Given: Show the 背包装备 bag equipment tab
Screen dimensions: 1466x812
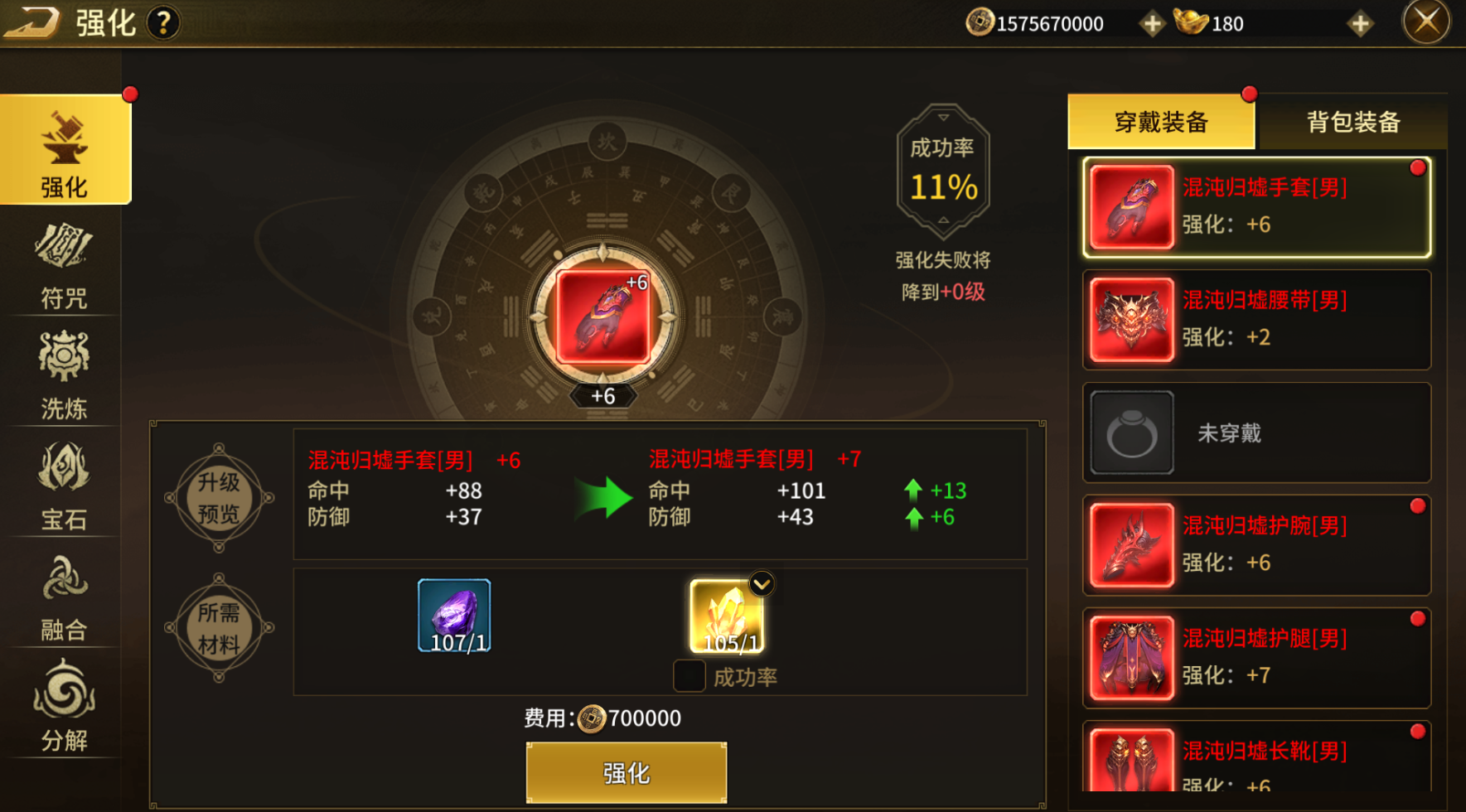Looking at the screenshot, I should click(1352, 123).
